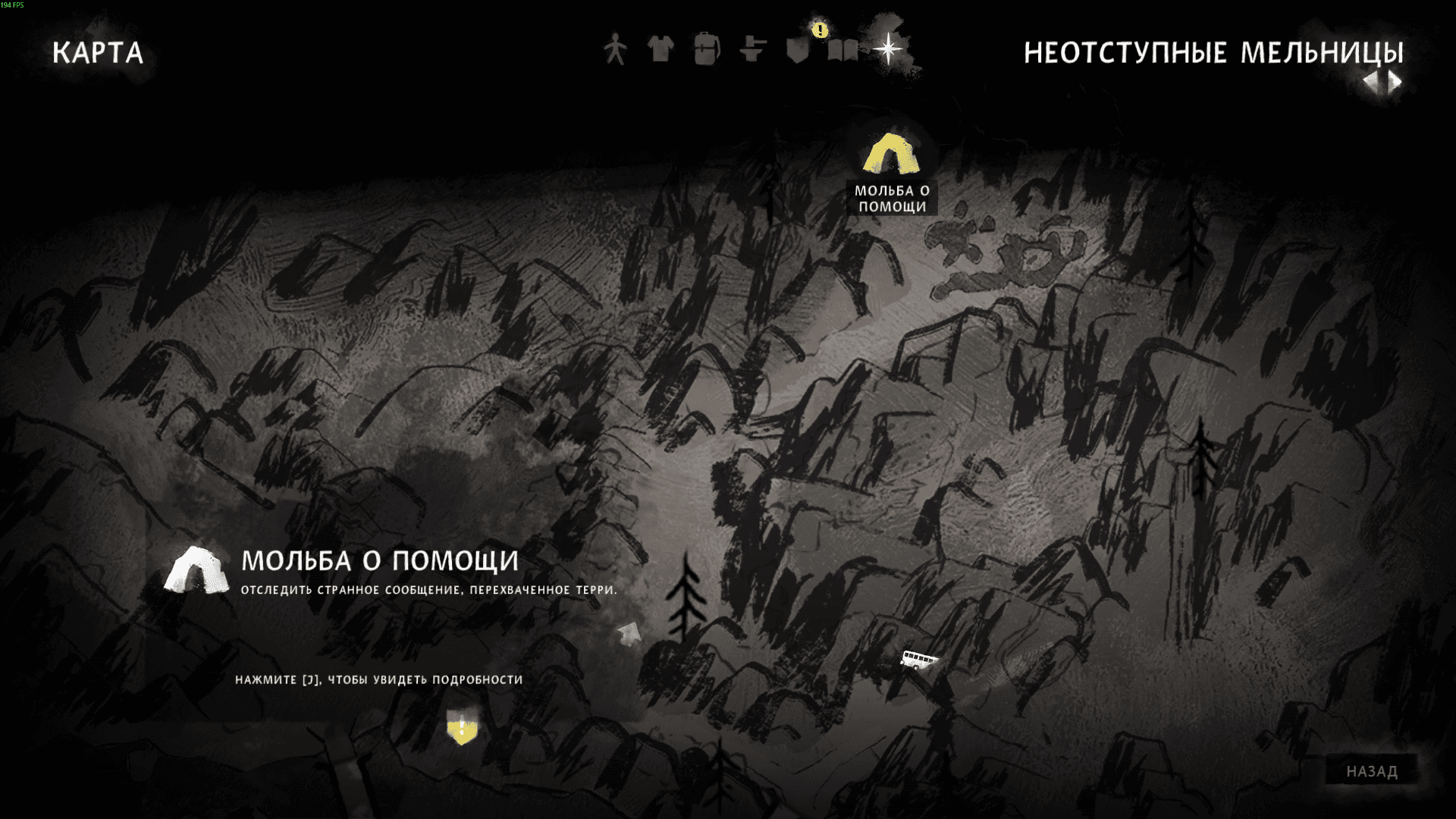Click the white bus marker on the map

tap(918, 659)
